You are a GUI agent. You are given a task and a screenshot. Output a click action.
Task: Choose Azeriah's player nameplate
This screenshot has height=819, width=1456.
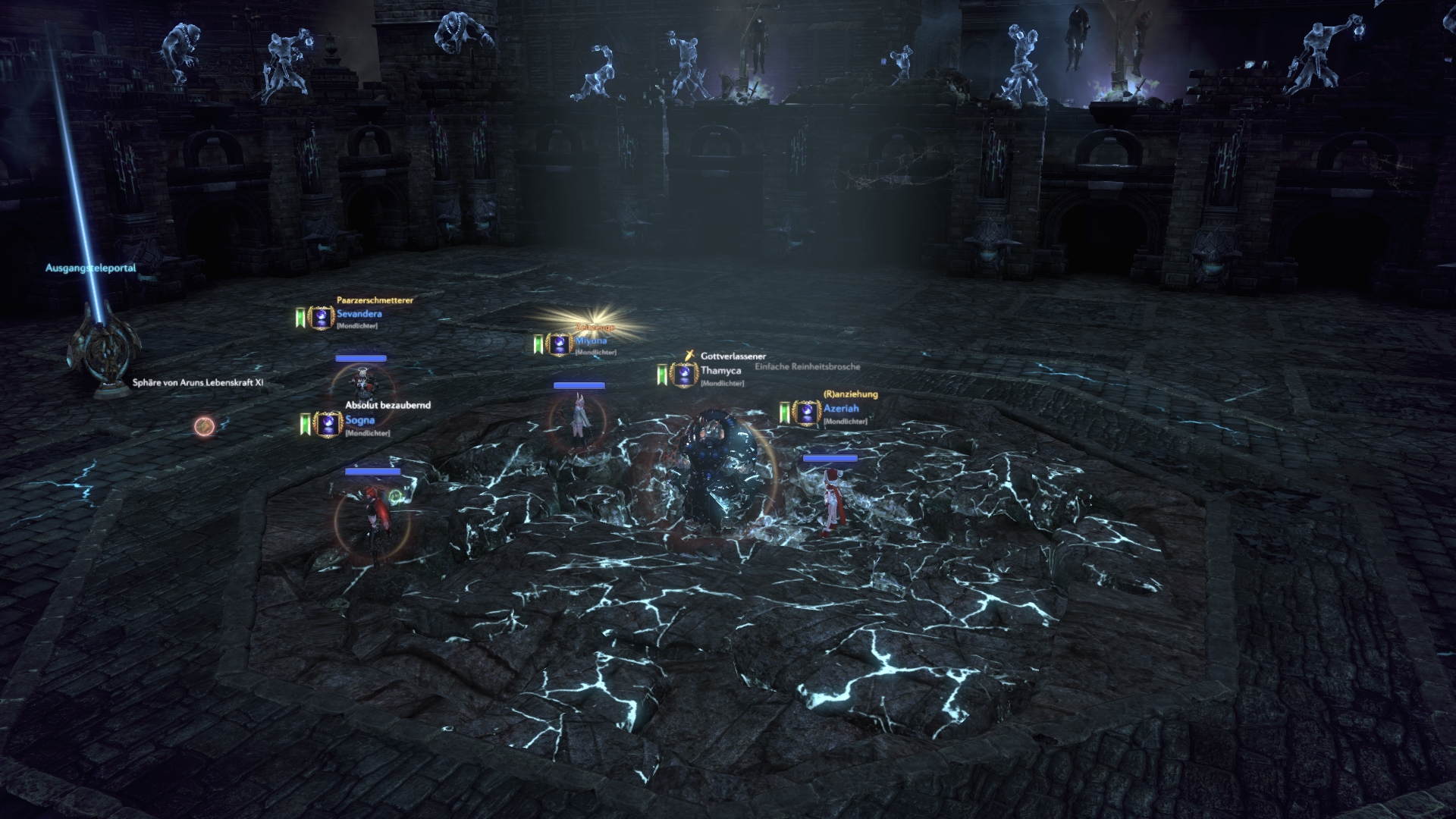click(841, 409)
